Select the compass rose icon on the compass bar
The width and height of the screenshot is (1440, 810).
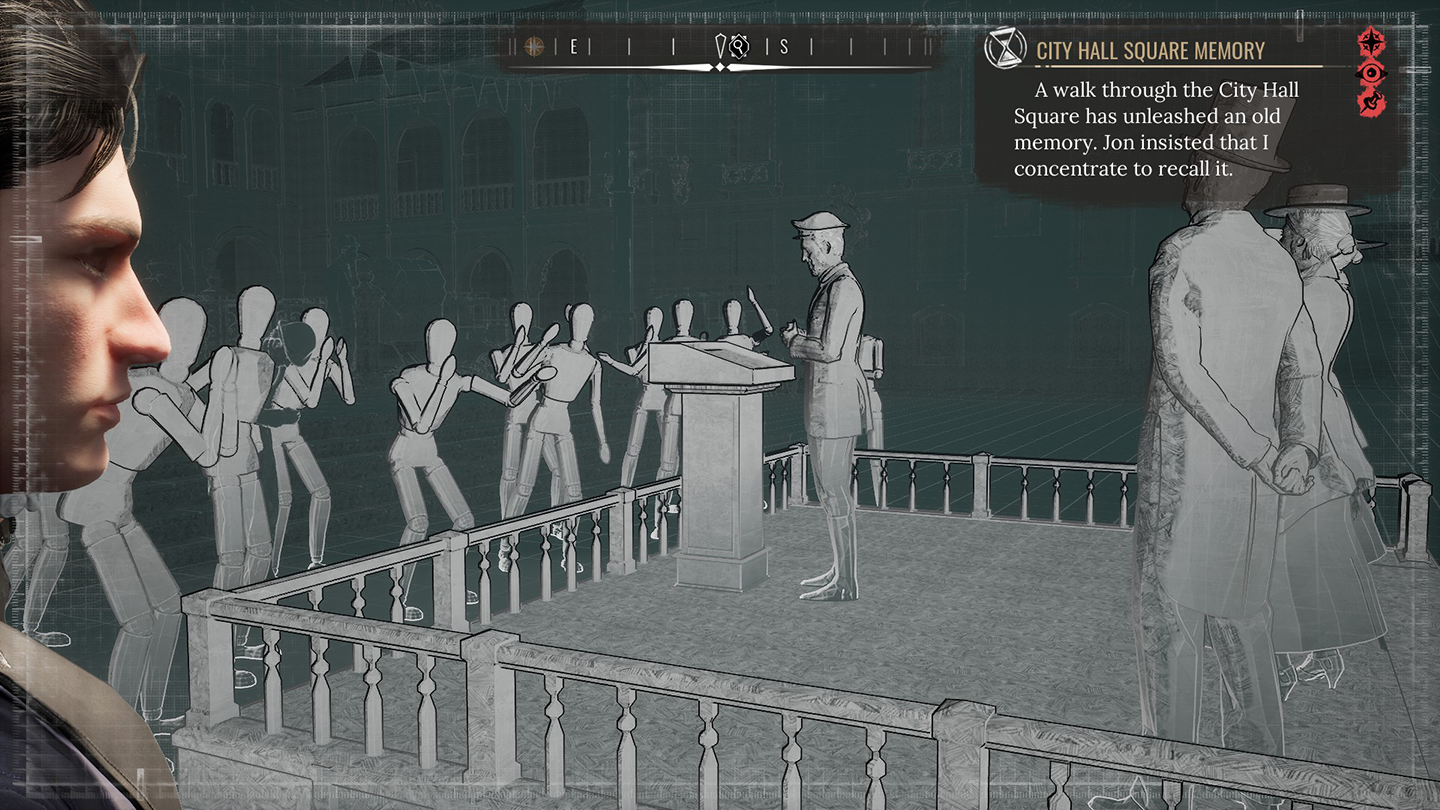click(535, 46)
